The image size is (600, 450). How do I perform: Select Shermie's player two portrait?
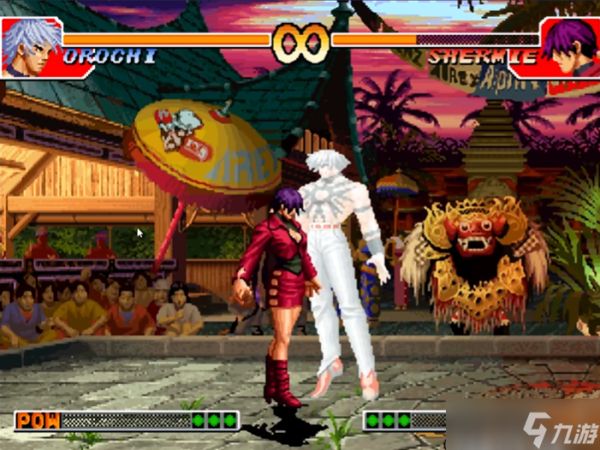[x=568, y=45]
